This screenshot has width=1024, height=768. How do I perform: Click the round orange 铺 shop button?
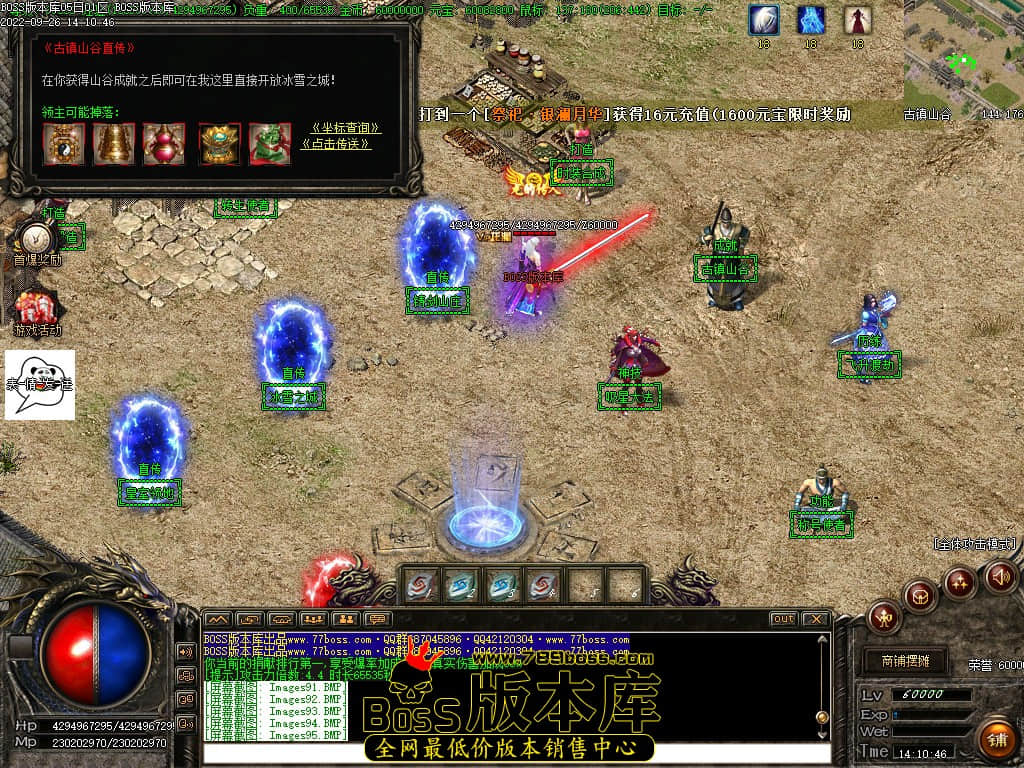[x=995, y=739]
